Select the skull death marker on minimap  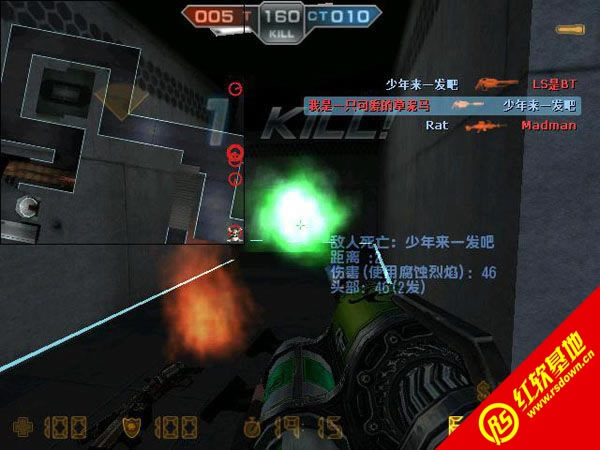236,235
